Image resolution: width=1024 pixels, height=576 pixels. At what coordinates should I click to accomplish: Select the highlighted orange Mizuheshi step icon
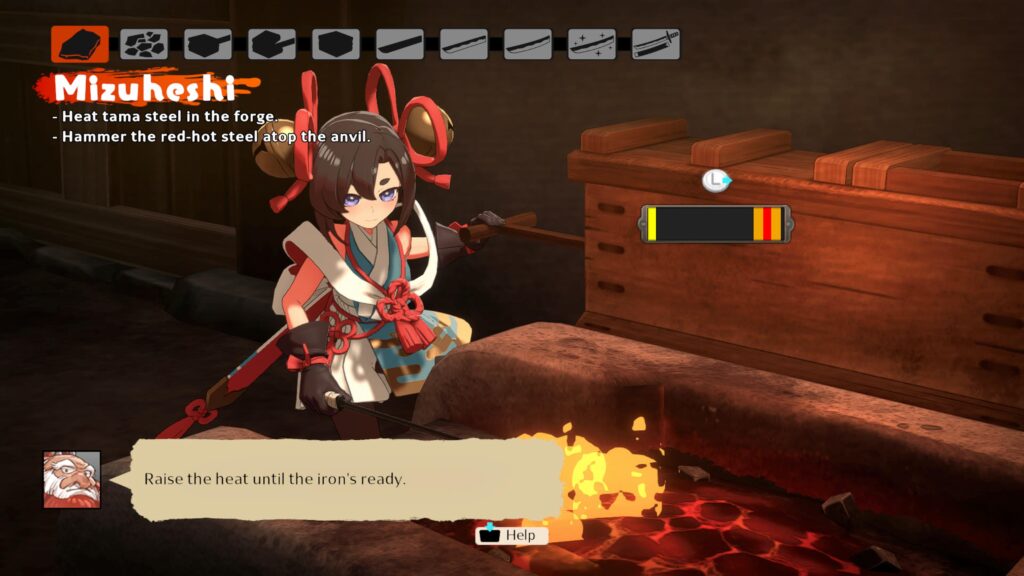(80, 44)
